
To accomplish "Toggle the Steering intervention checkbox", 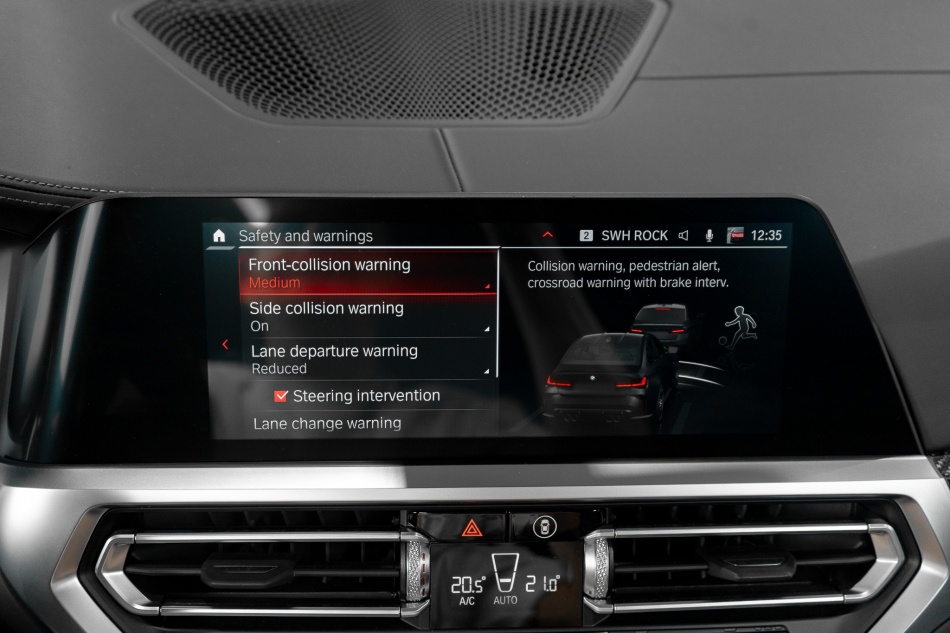I will (281, 396).
